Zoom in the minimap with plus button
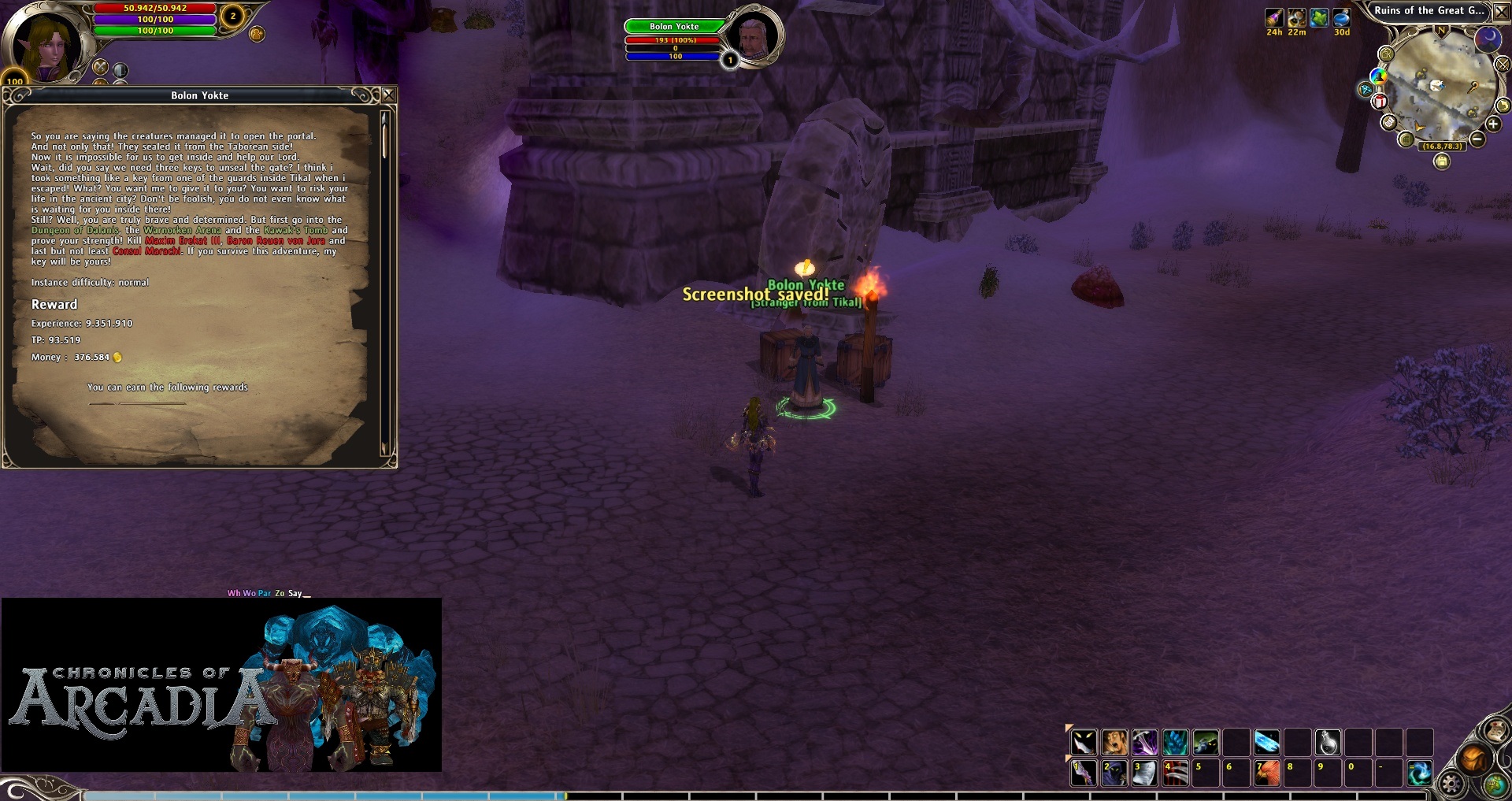The height and width of the screenshot is (801, 1512). tap(1493, 124)
